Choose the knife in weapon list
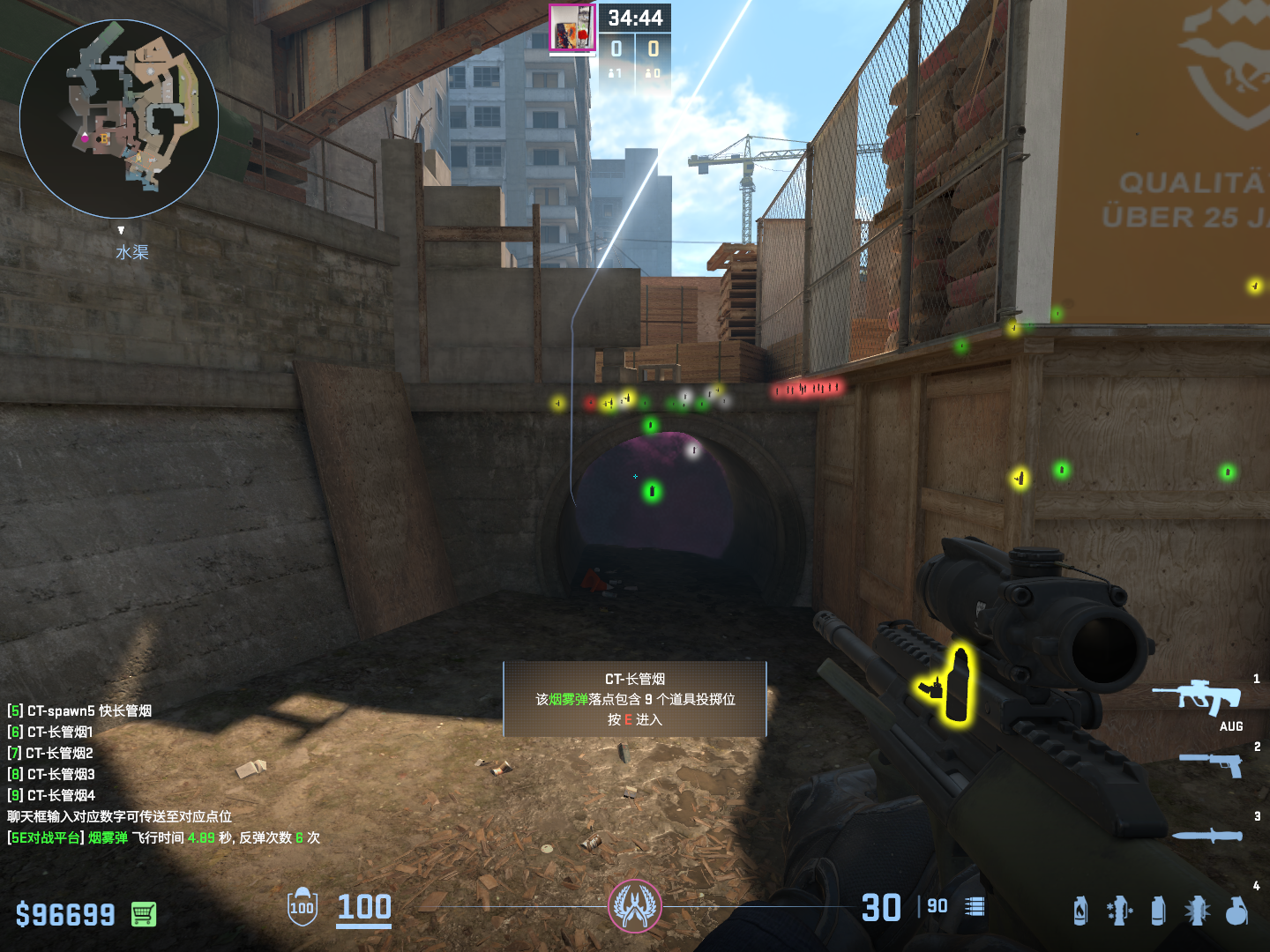The width and height of the screenshot is (1270, 952). click(1208, 835)
